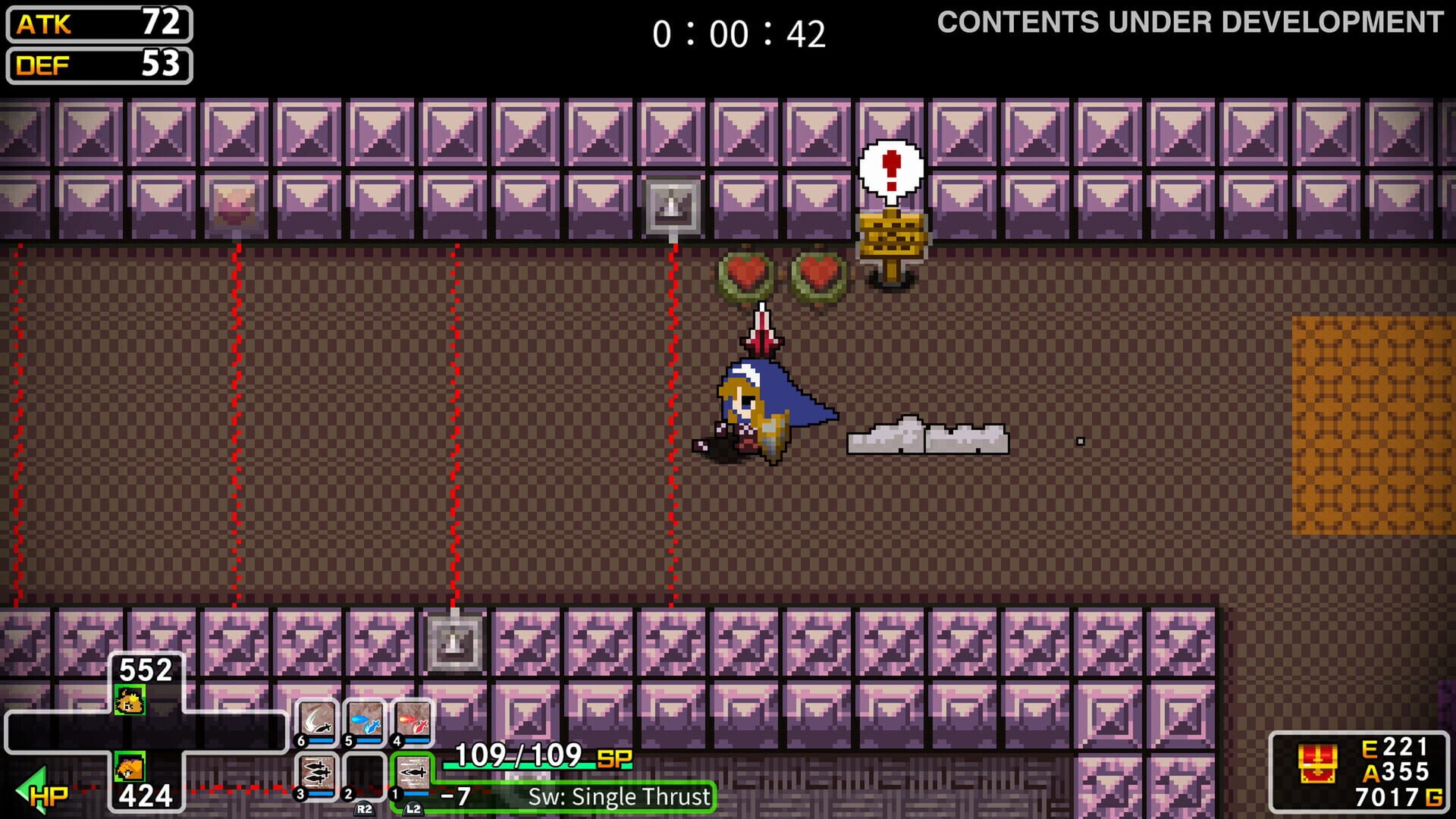Click the DEF 53 stat panel
Screen dimensions: 1456x819
point(97,66)
